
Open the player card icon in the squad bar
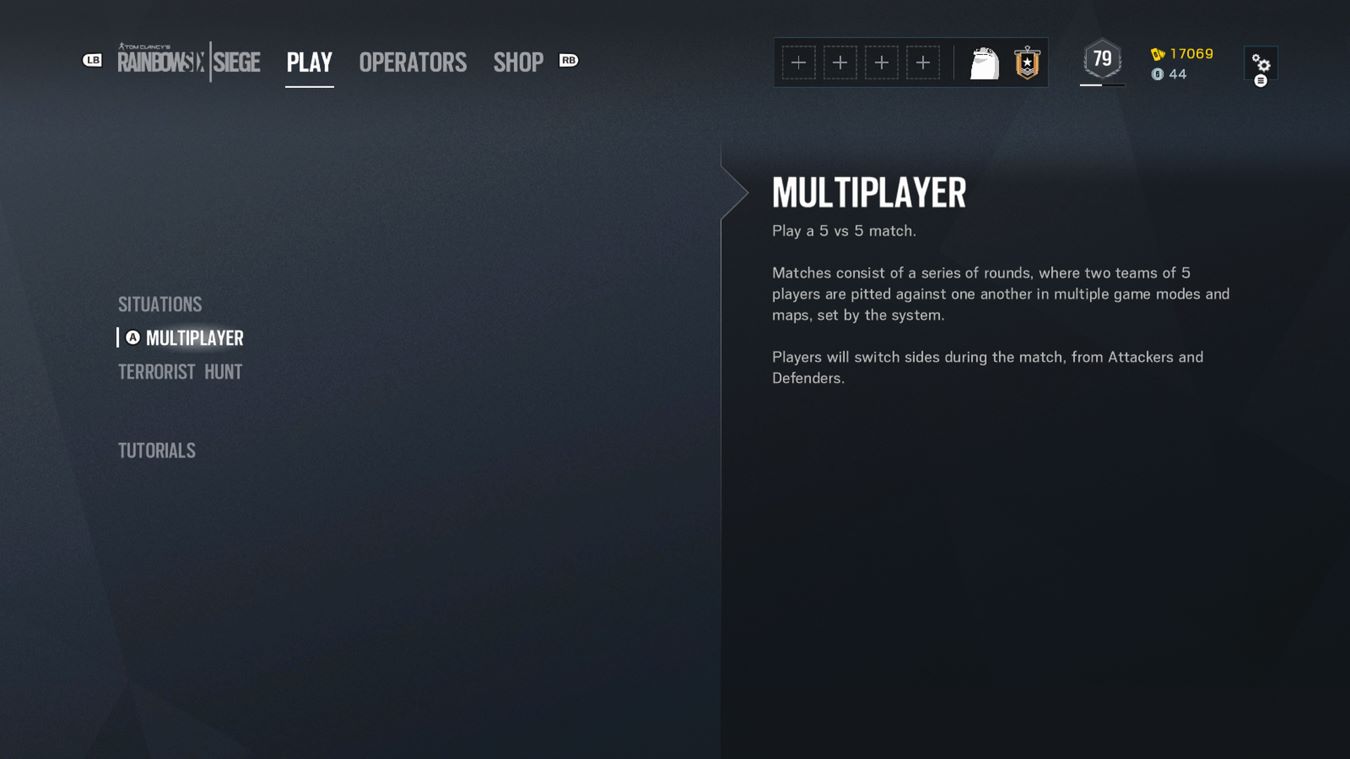(x=985, y=61)
